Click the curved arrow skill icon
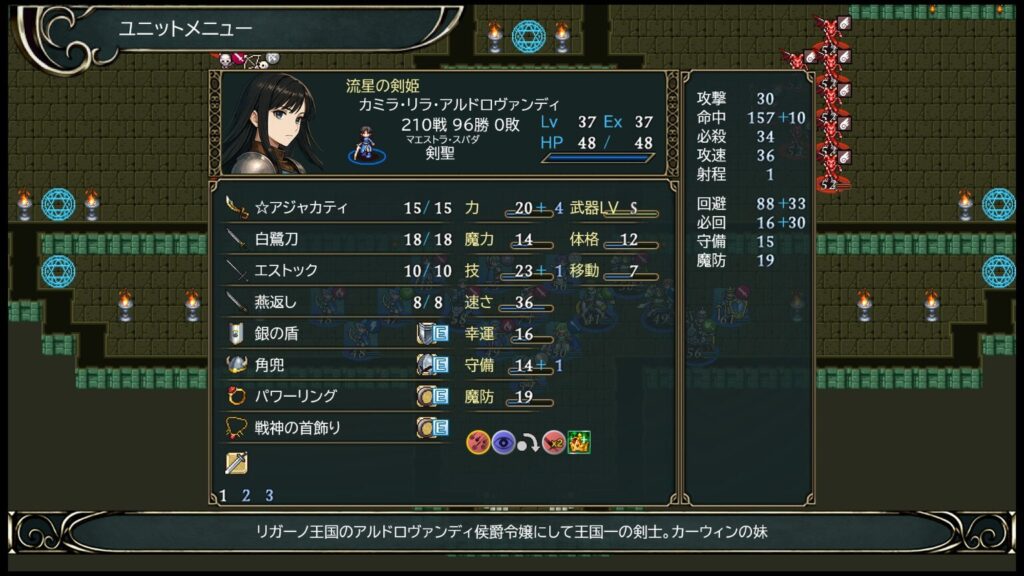The width and height of the screenshot is (1024, 576). coord(530,442)
